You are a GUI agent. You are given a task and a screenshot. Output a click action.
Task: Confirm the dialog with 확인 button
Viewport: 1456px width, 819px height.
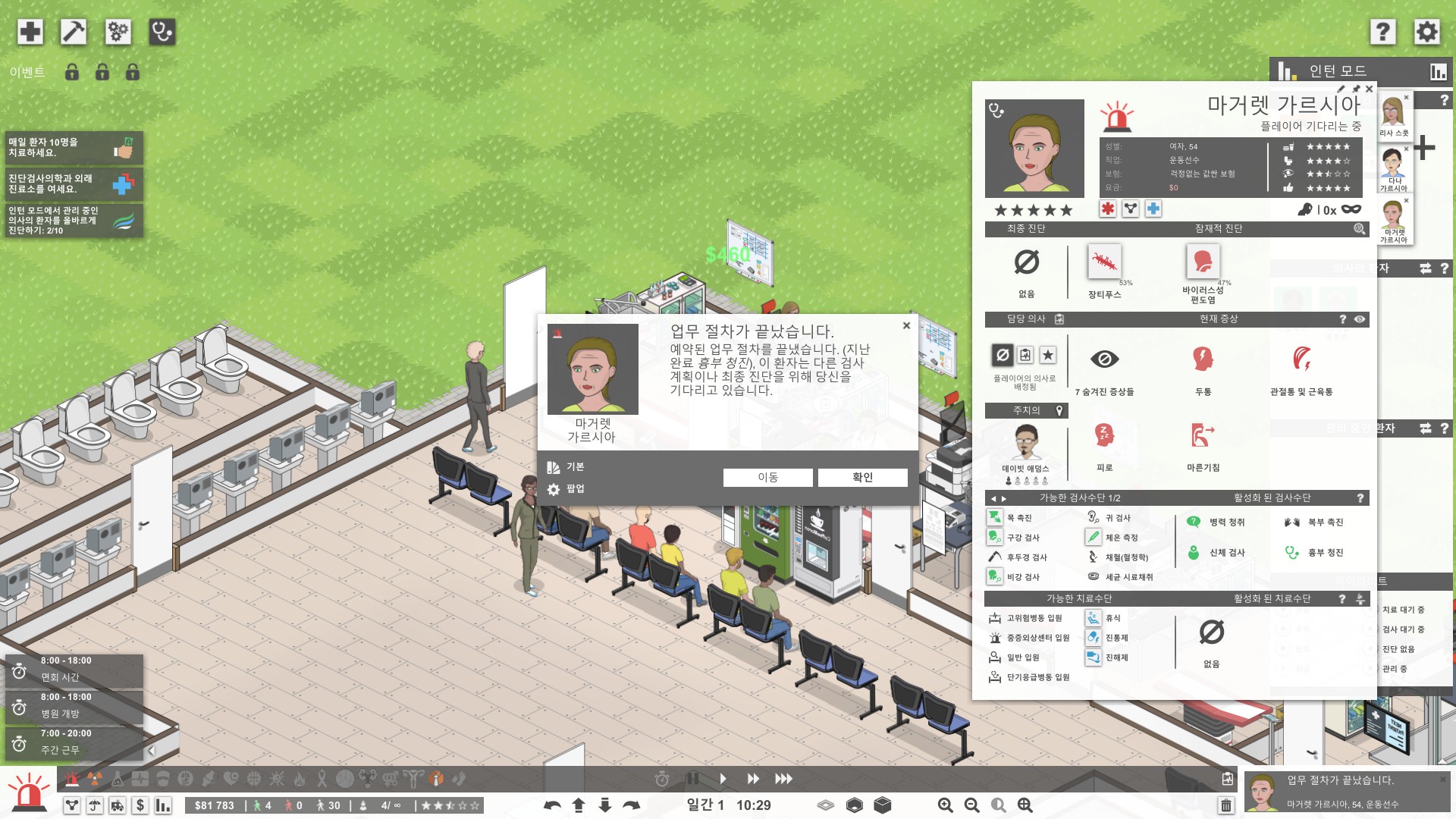tap(862, 477)
